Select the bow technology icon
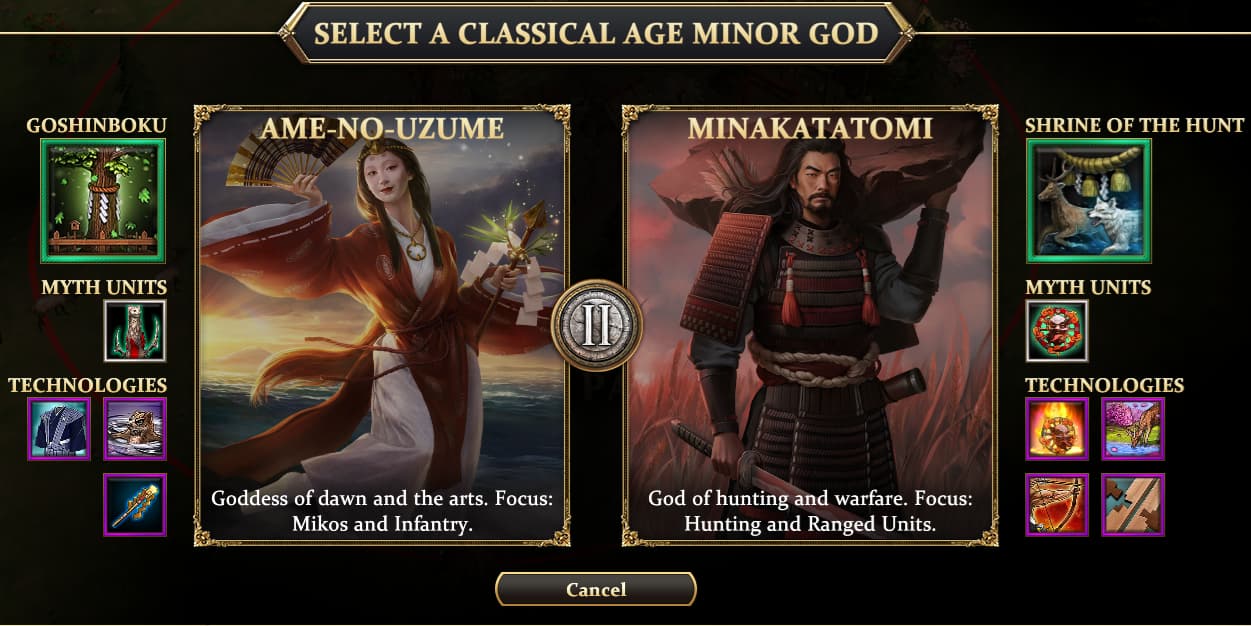The height and width of the screenshot is (626, 1251). pyautogui.click(x=1057, y=505)
